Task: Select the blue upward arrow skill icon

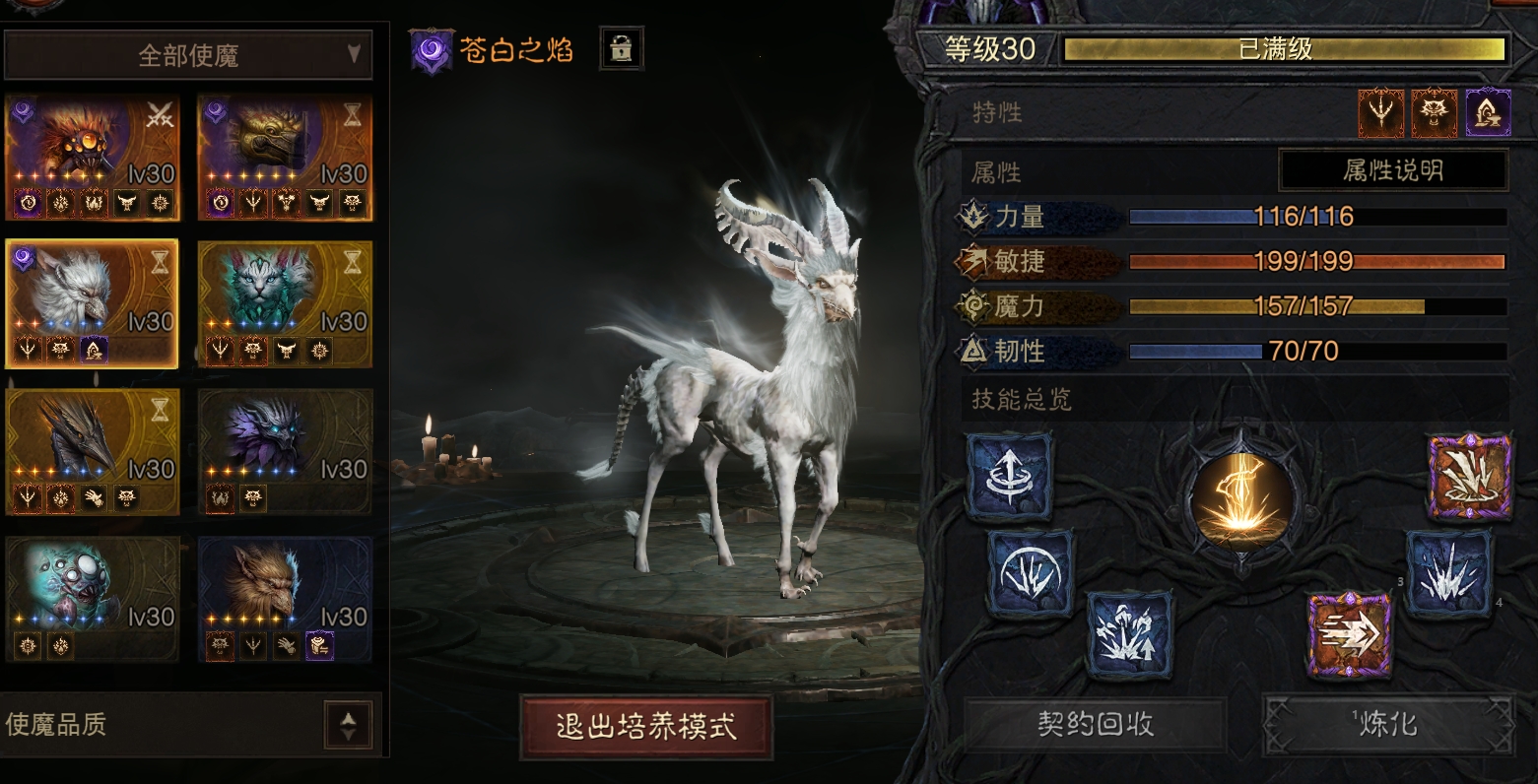Action: pyautogui.click(x=1010, y=477)
